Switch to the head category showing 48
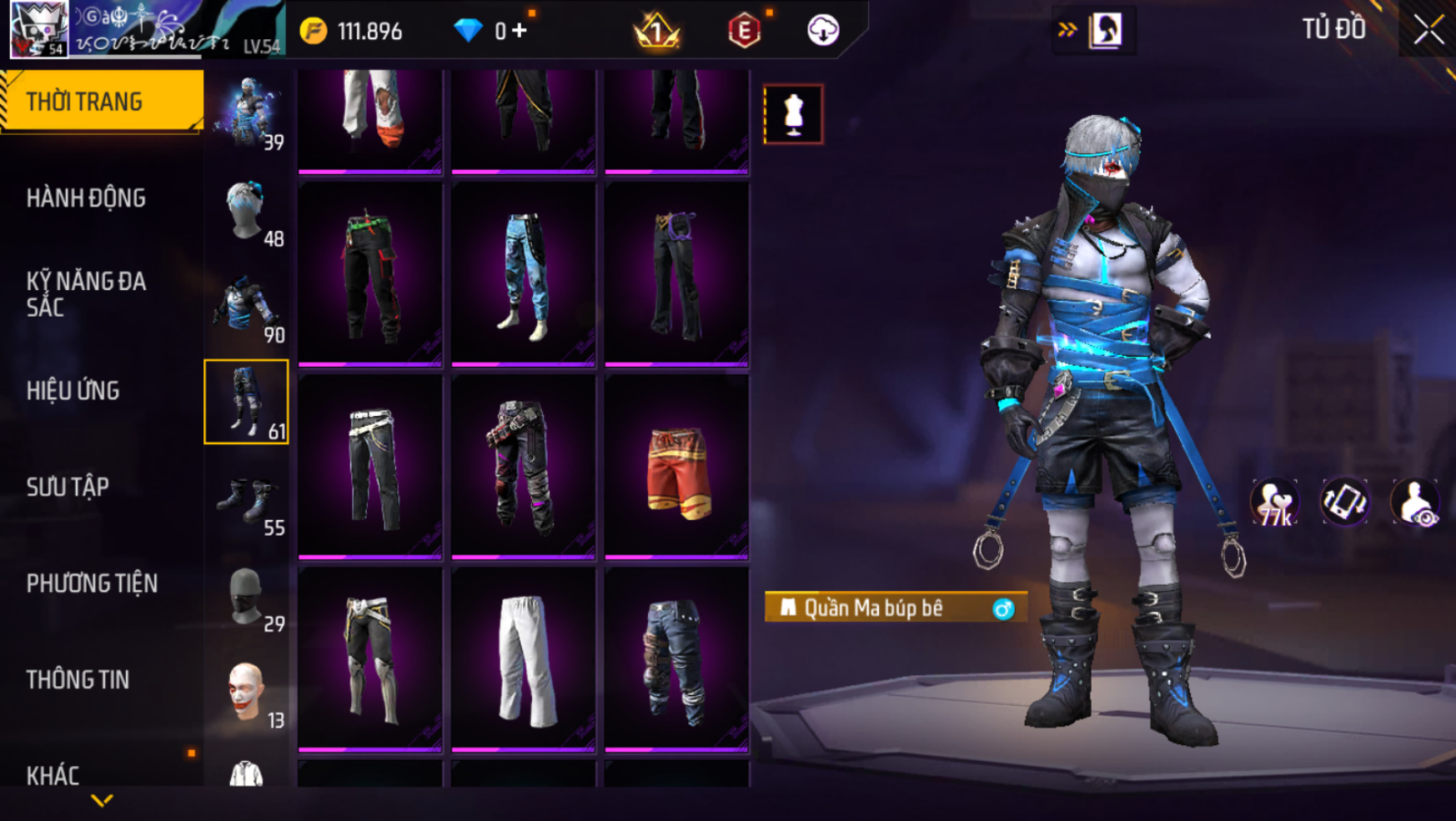1456x821 pixels. (x=247, y=212)
